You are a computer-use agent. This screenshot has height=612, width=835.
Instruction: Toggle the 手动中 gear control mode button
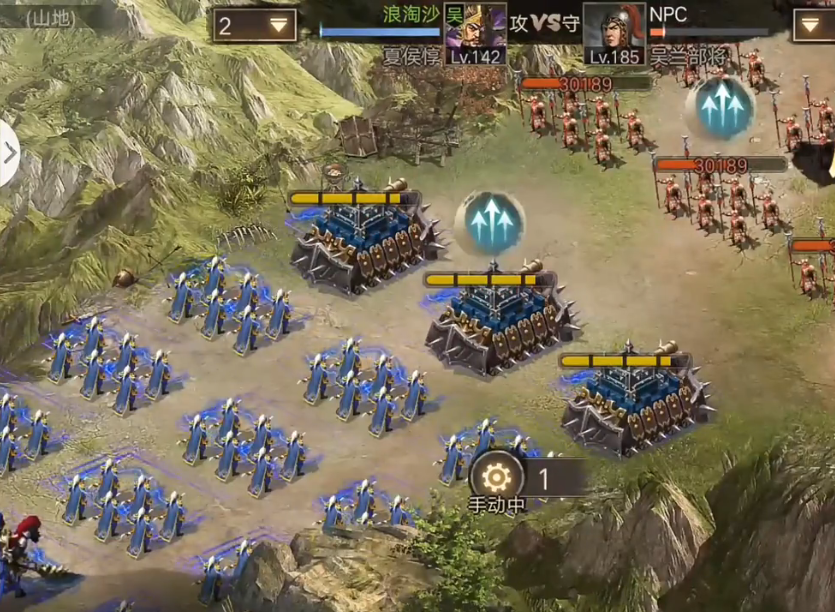coord(497,478)
